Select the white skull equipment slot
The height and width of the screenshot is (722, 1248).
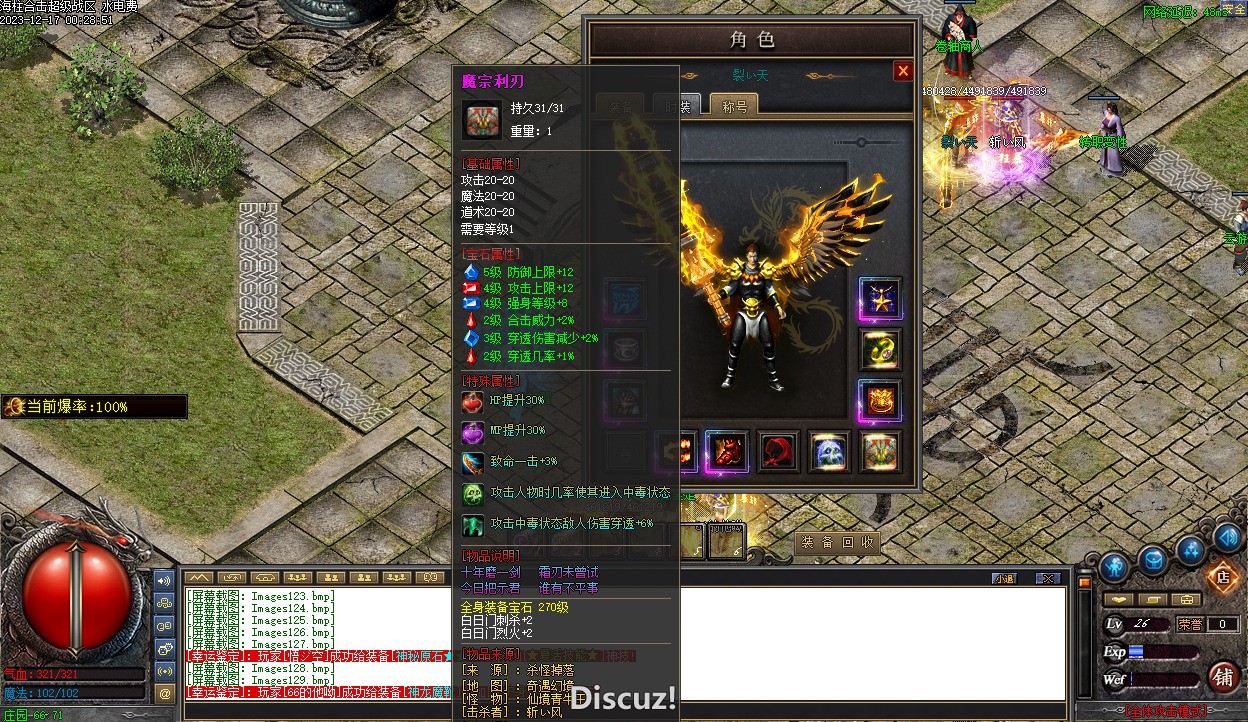[829, 452]
